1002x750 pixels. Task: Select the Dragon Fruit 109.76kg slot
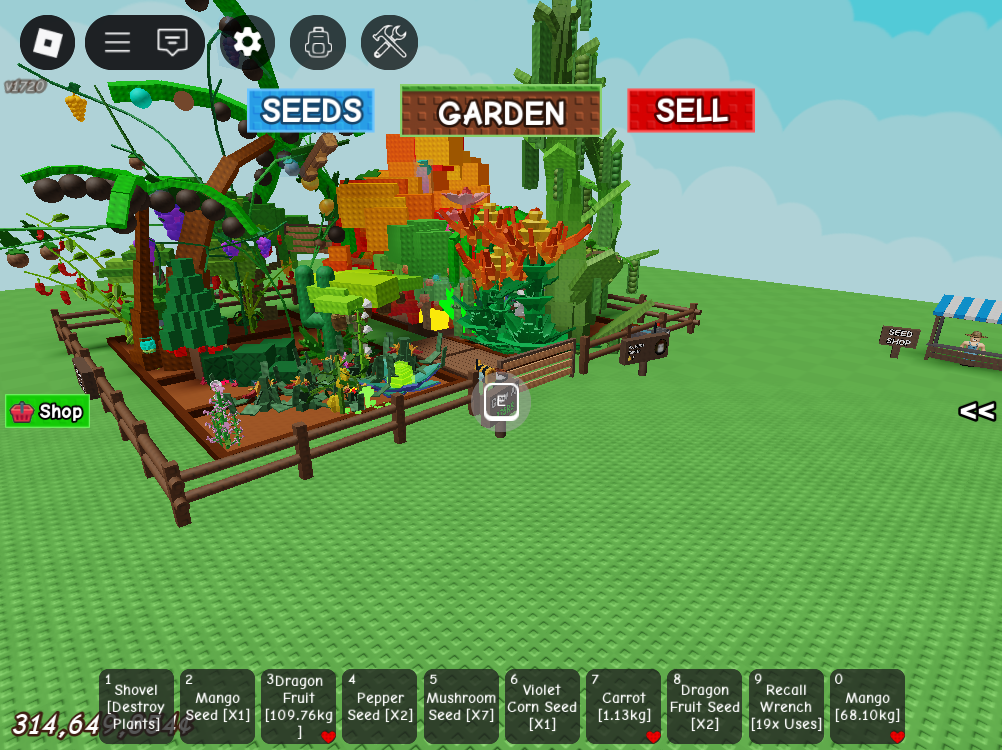pos(298,706)
